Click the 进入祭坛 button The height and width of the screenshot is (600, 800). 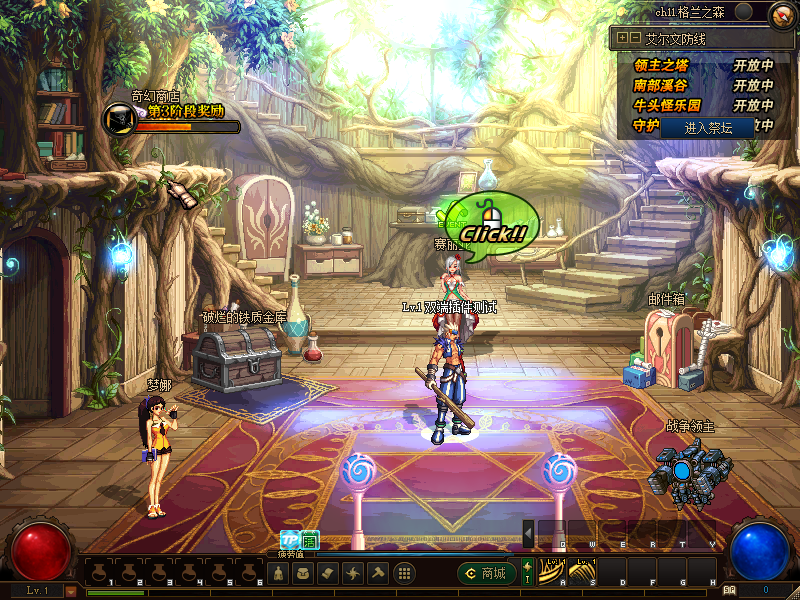coord(708,128)
